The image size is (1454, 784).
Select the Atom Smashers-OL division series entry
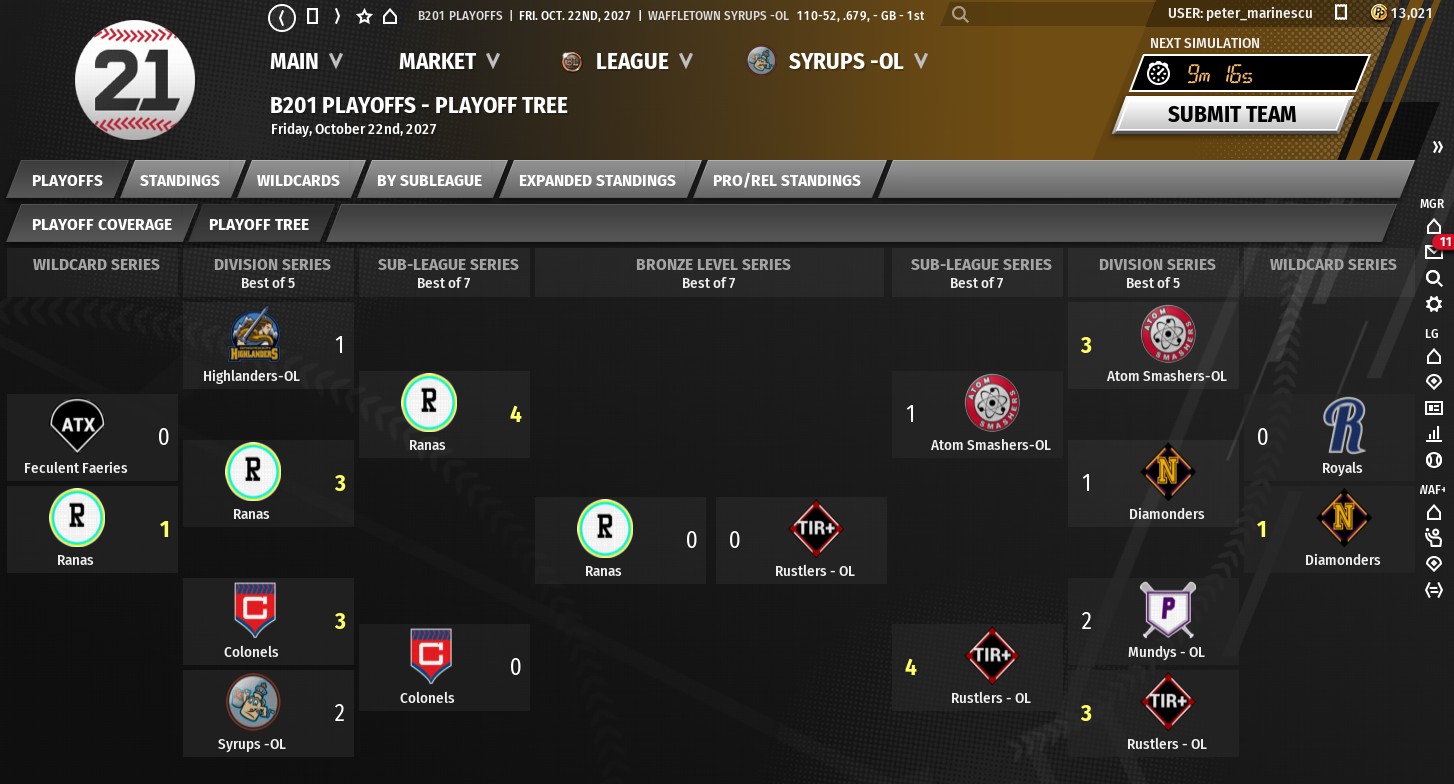point(1166,345)
